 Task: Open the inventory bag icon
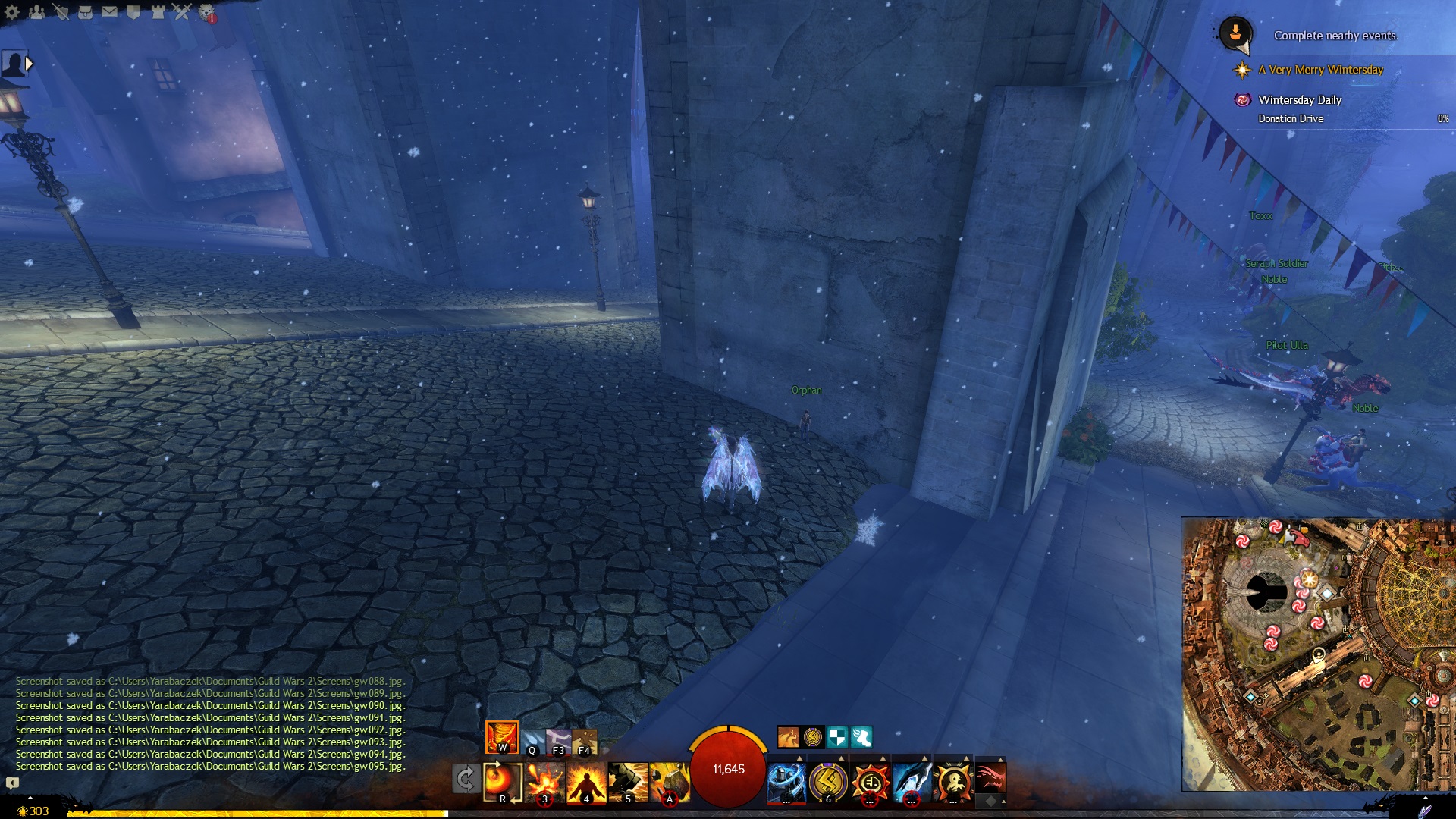click(85, 12)
